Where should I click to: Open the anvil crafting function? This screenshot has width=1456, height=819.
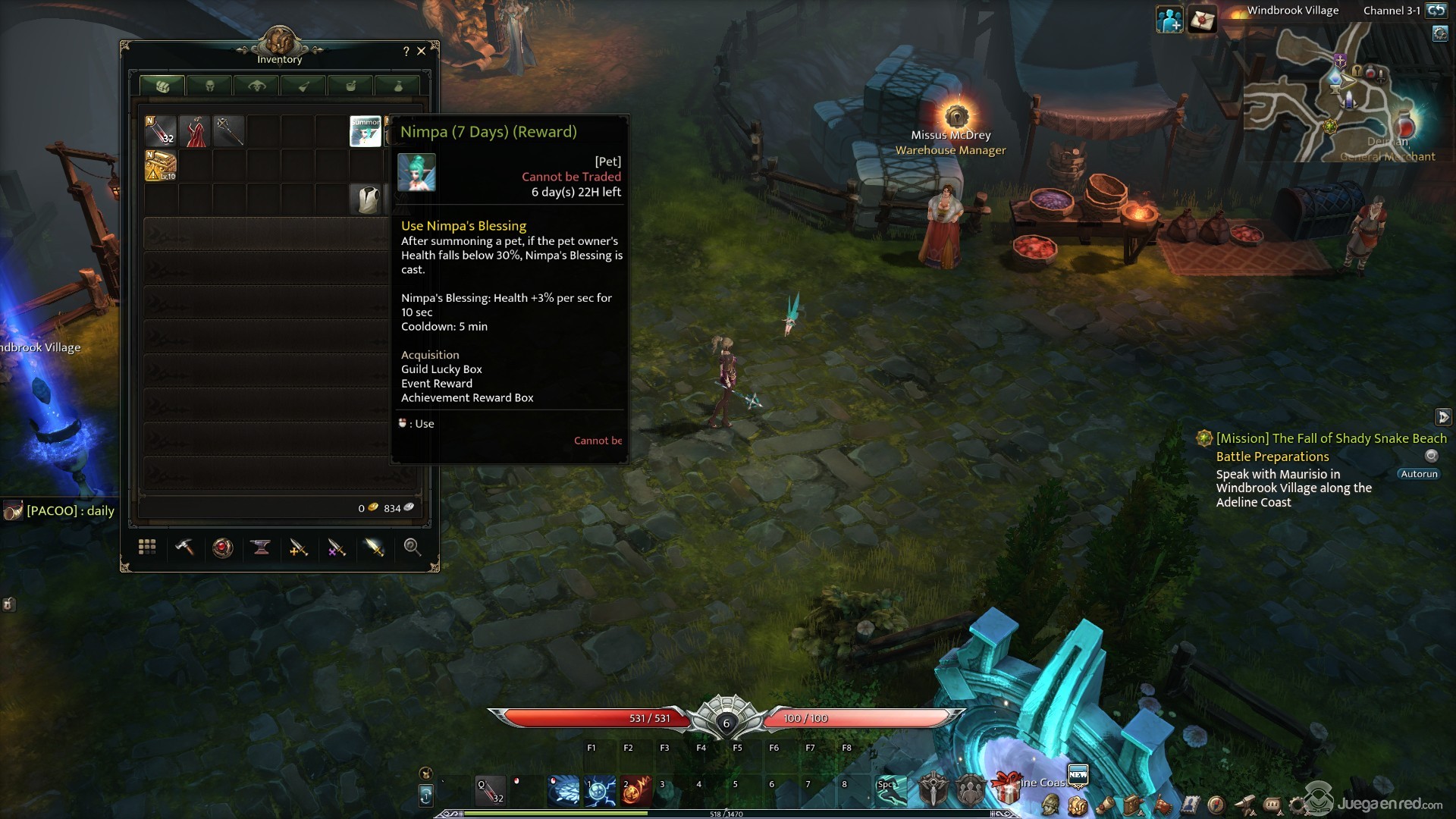(261, 547)
